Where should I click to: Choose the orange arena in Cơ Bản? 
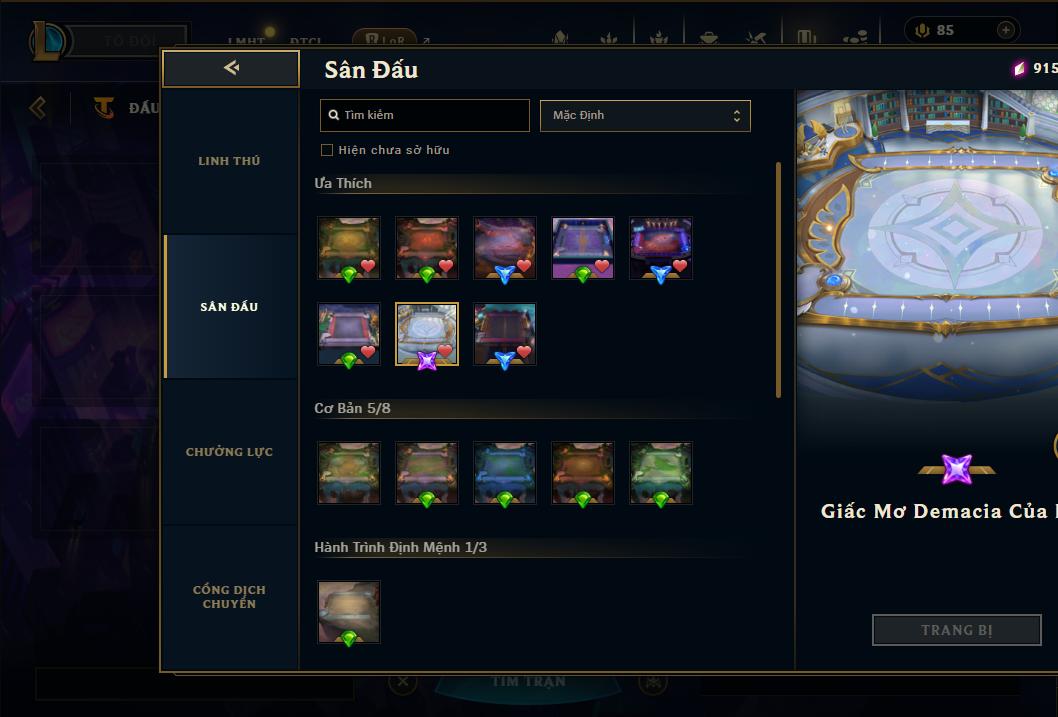coord(583,472)
